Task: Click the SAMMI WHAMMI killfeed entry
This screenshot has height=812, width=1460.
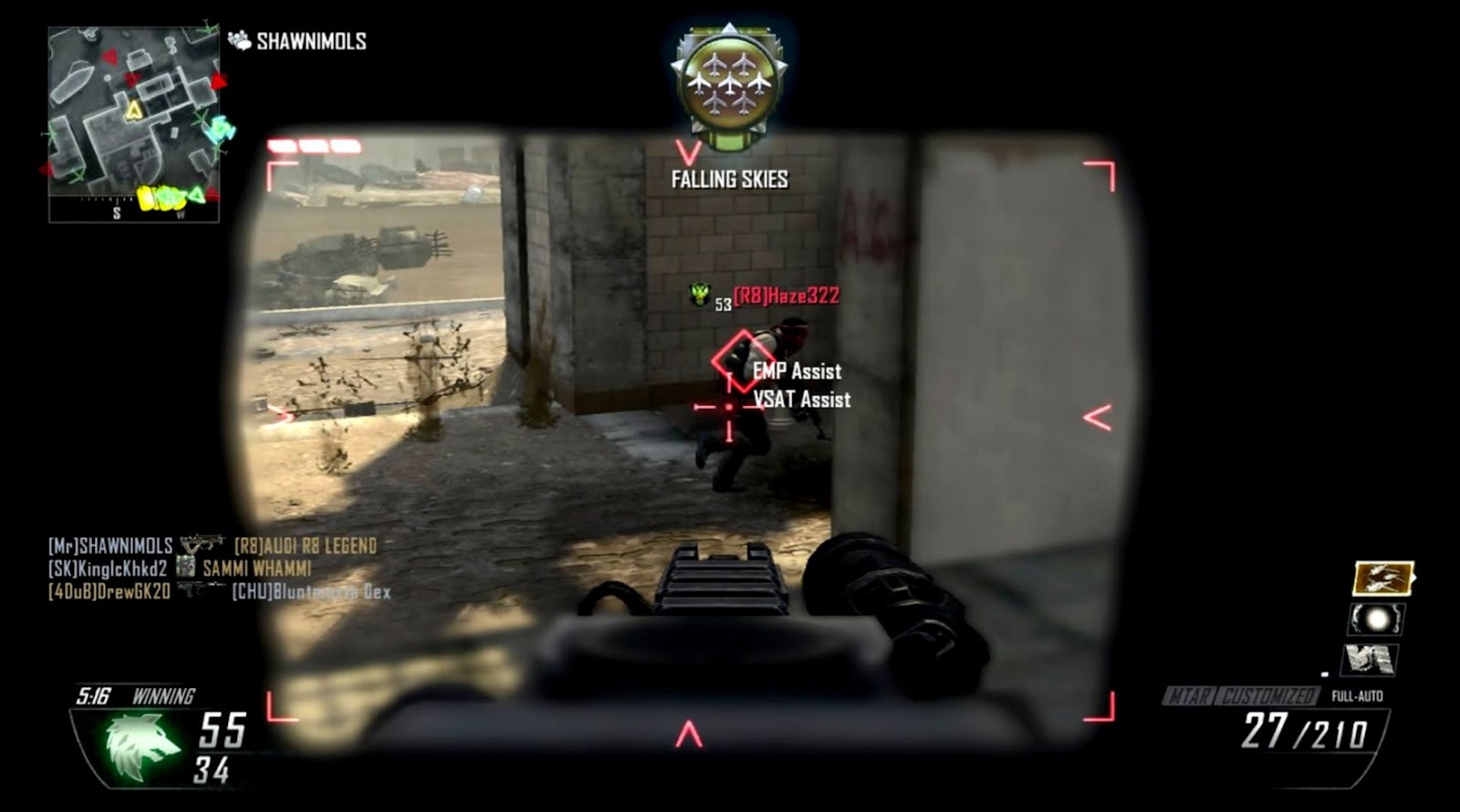Action: 255,568
